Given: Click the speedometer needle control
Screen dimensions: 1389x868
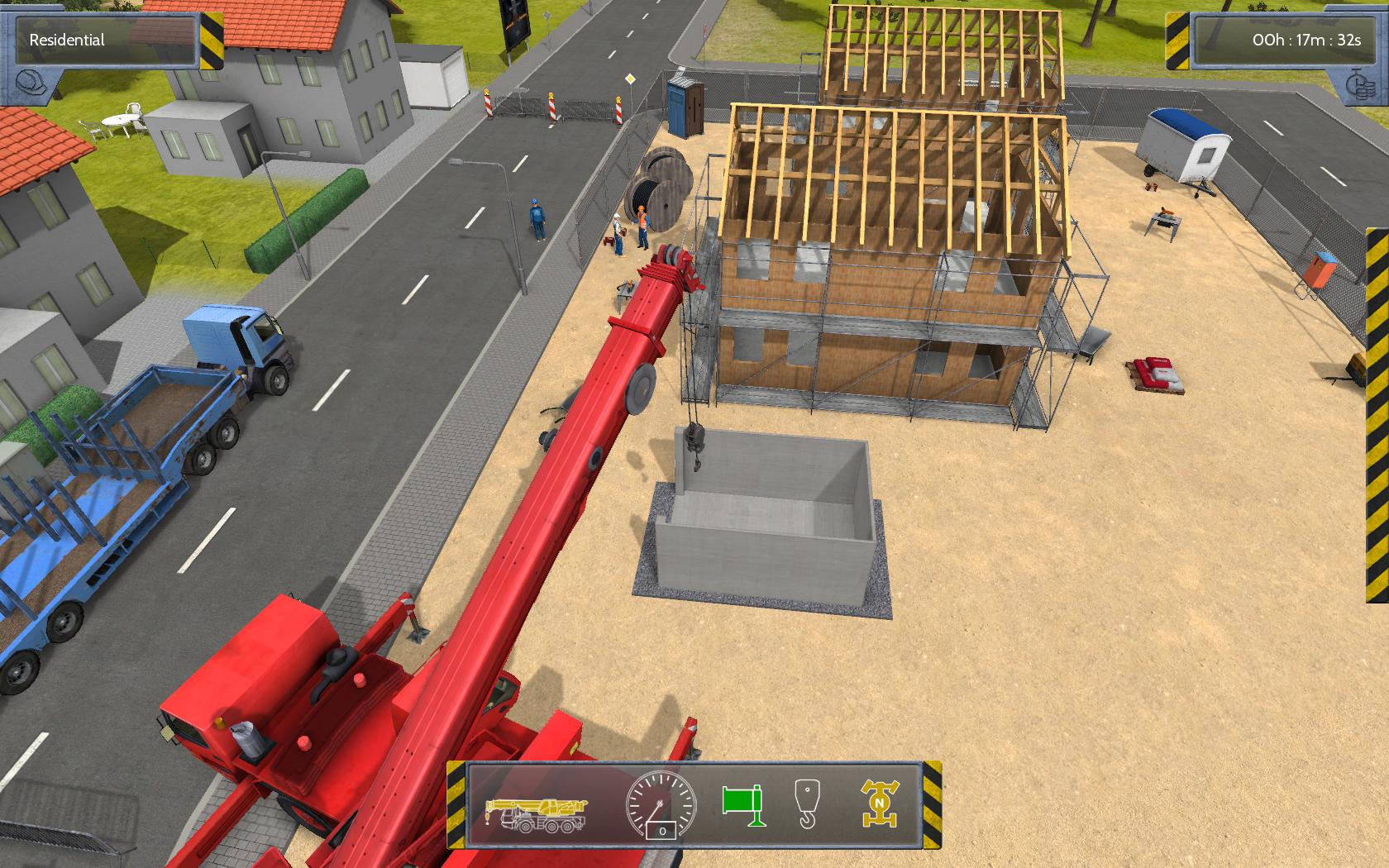Looking at the screenshot, I should point(657,806).
